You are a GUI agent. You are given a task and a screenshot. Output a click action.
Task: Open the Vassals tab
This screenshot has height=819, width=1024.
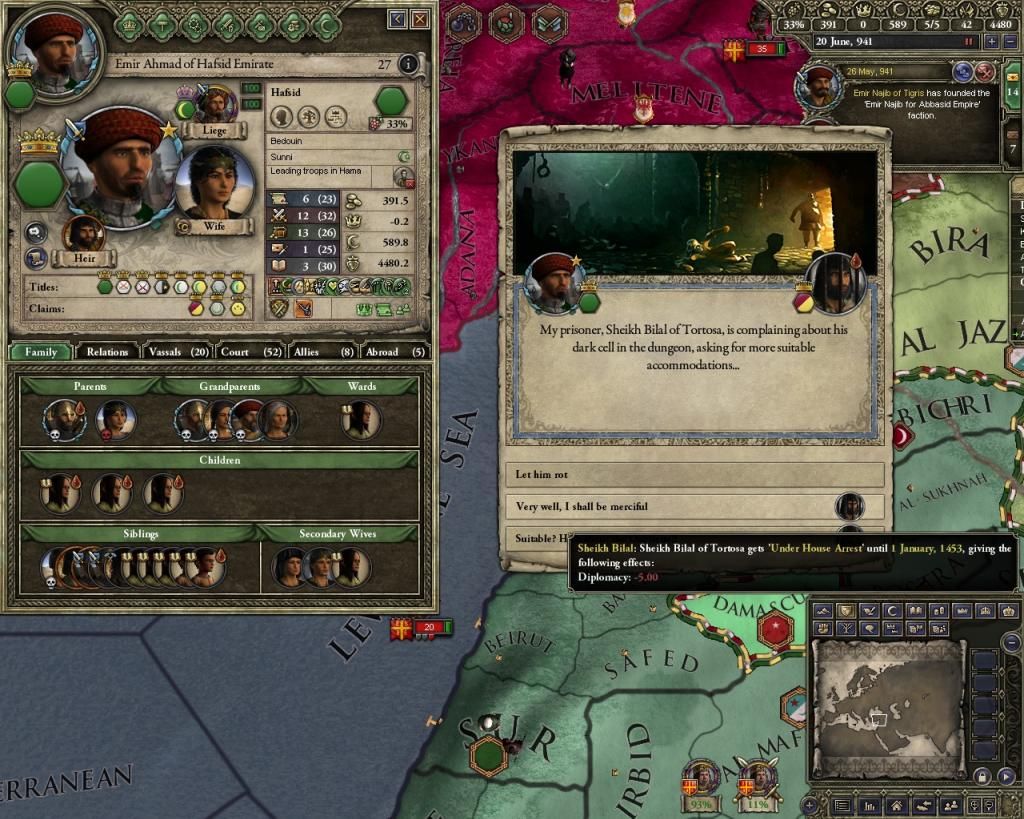click(177, 352)
